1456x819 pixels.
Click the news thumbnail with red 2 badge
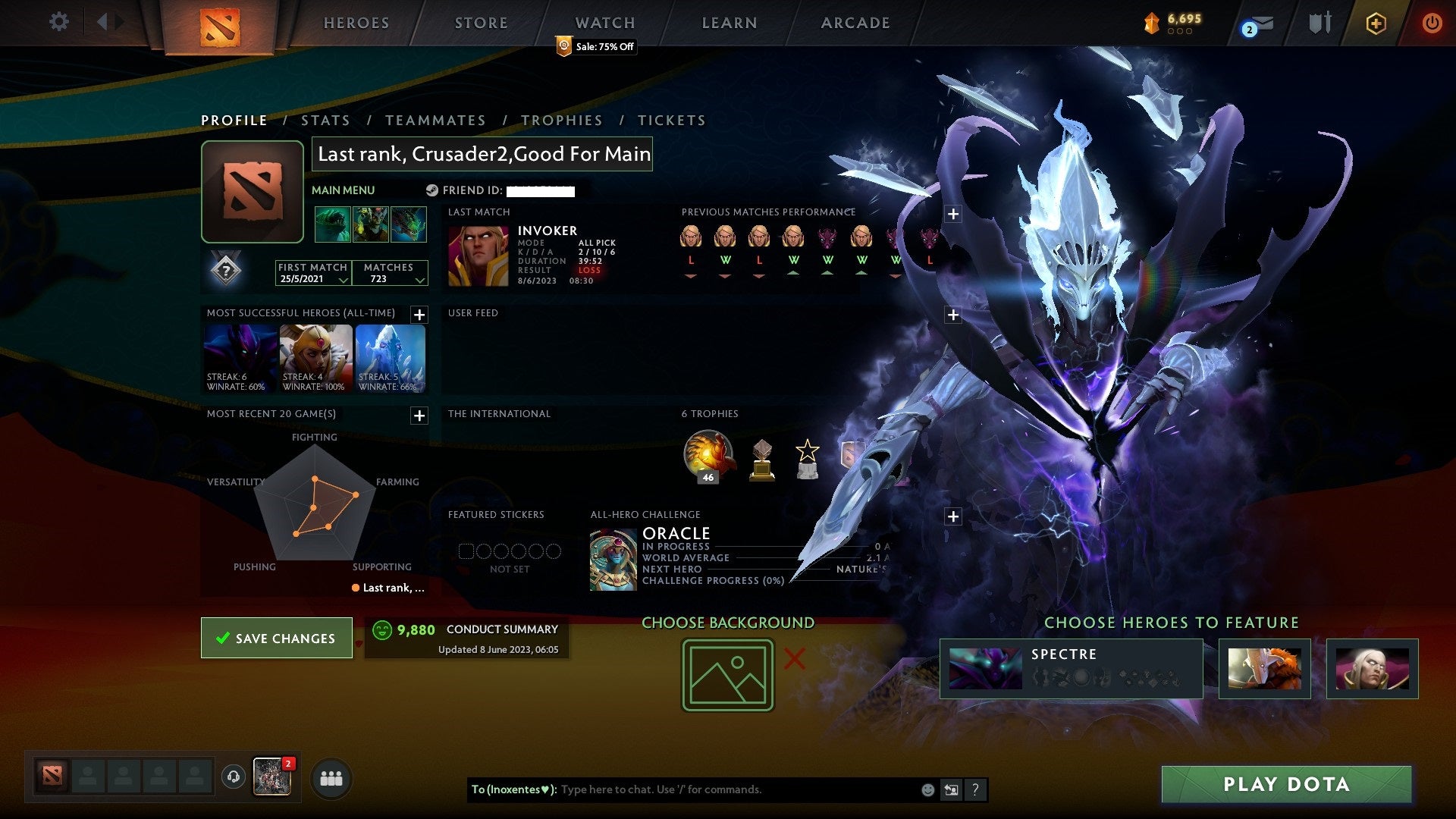pyautogui.click(x=271, y=778)
